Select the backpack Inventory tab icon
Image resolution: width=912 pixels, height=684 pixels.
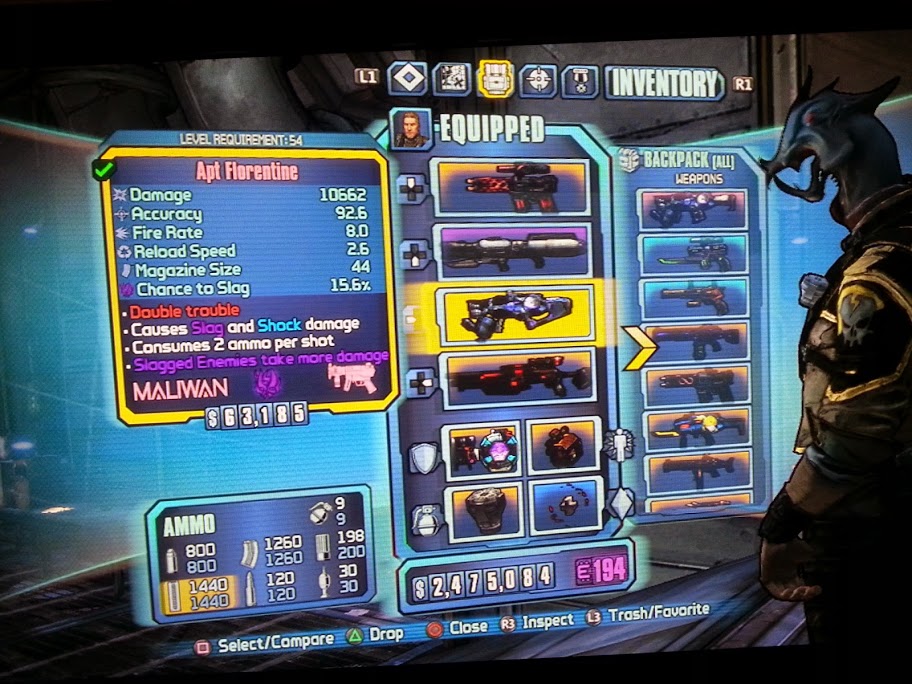495,79
